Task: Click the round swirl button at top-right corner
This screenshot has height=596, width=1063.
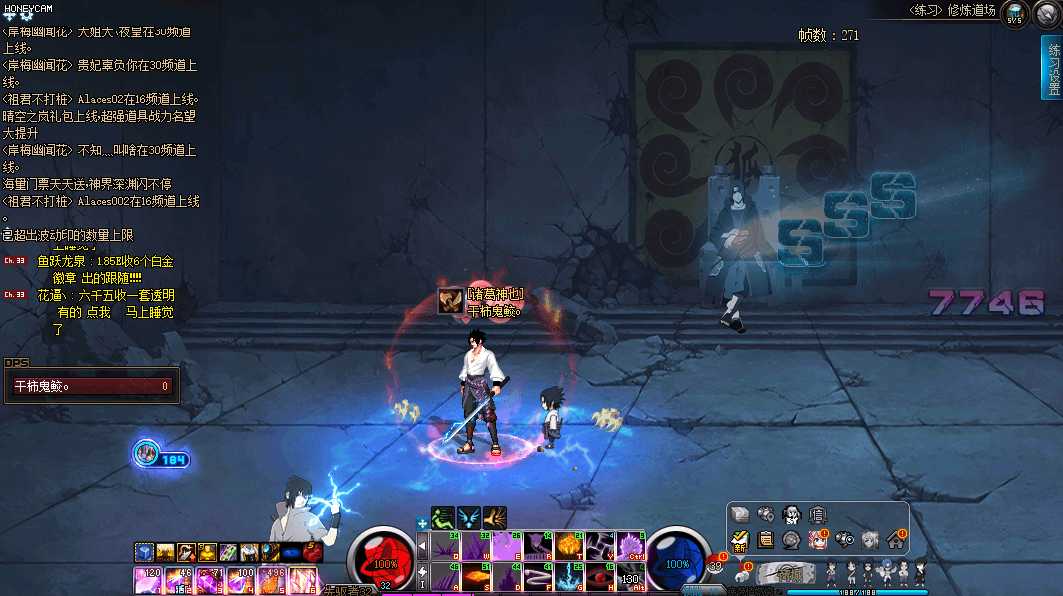Action: (1045, 14)
